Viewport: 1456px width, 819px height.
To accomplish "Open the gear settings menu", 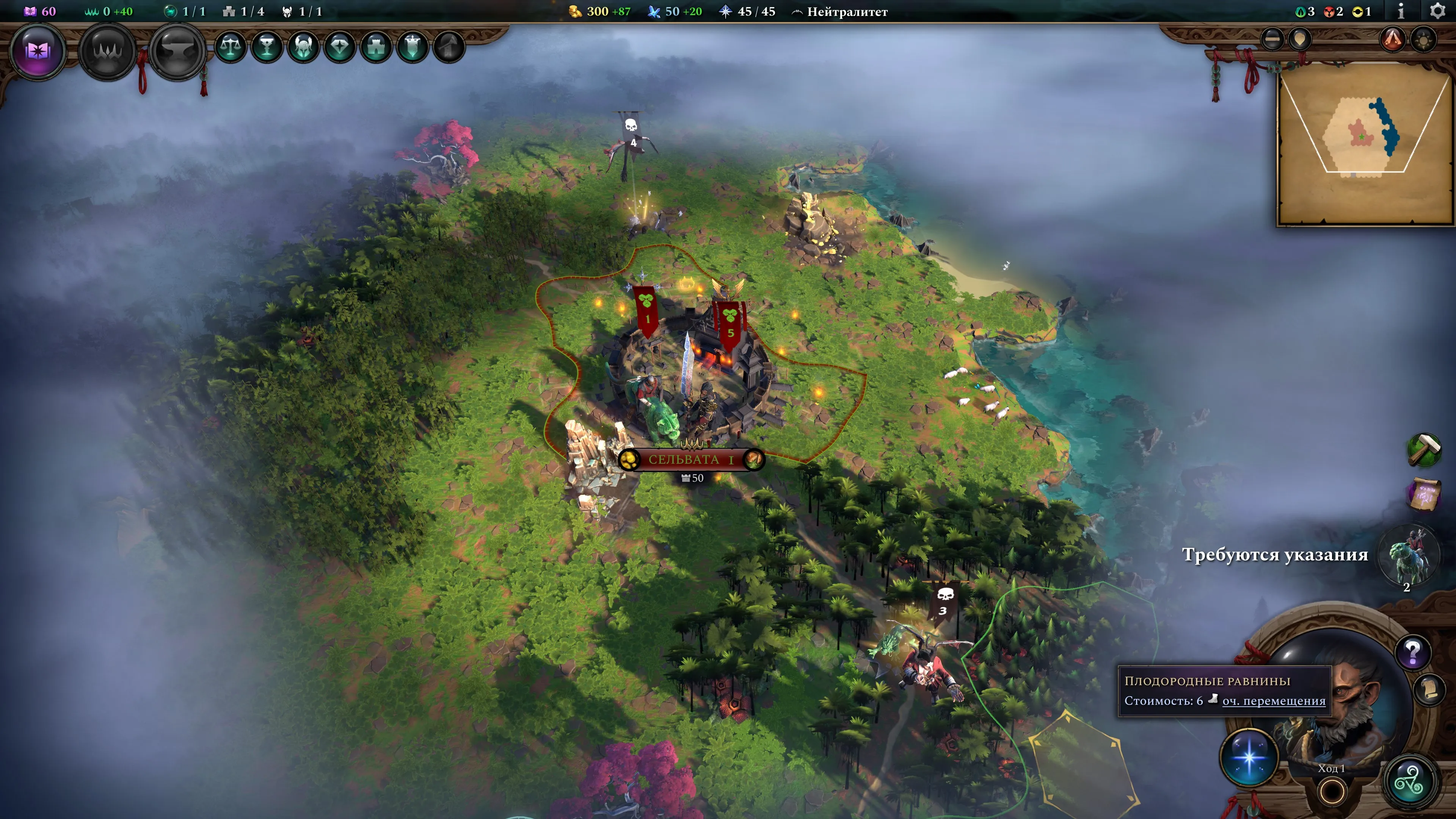I will click(1437, 11).
